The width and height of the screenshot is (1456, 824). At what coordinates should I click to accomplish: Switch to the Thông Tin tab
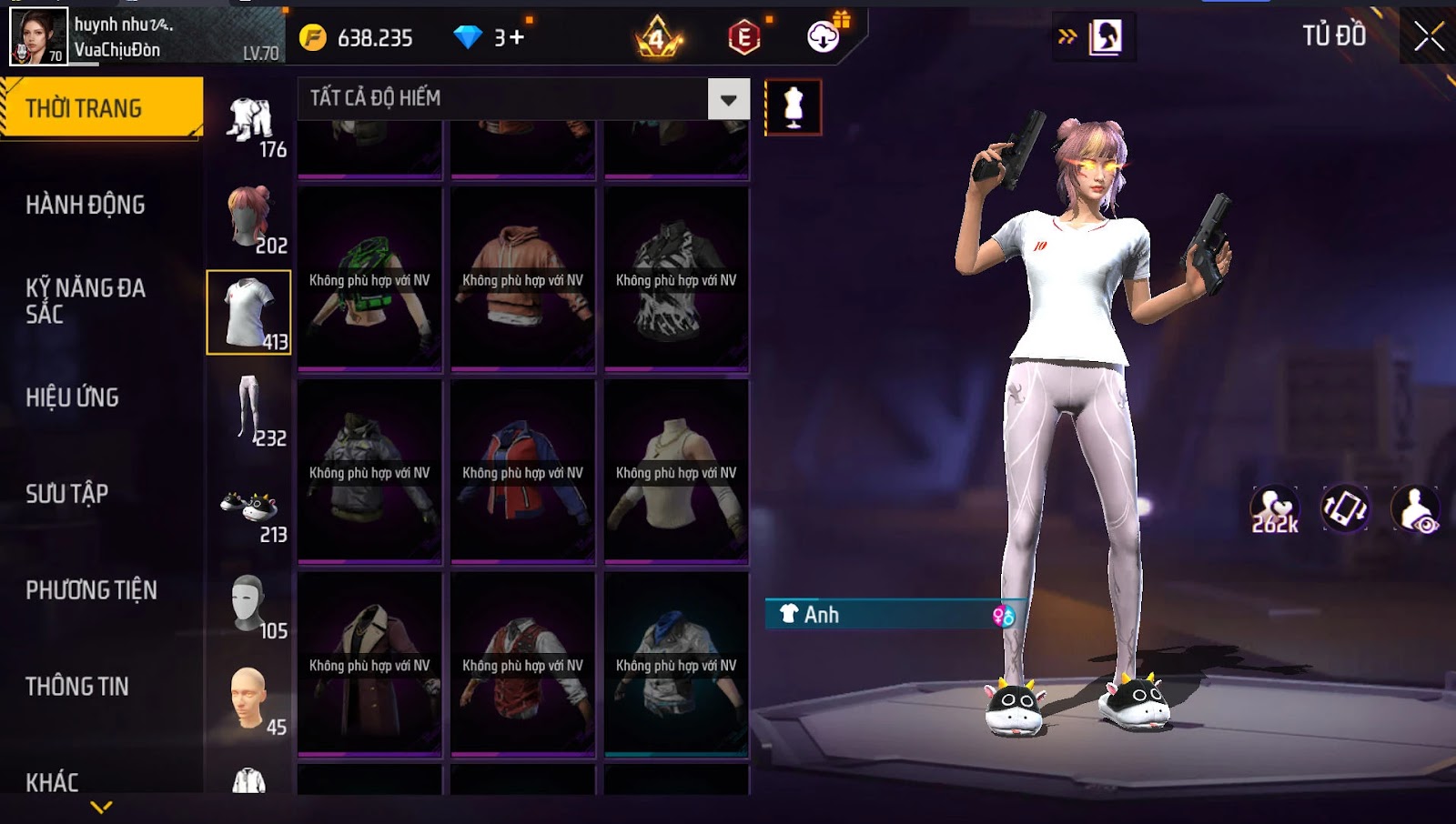click(77, 687)
